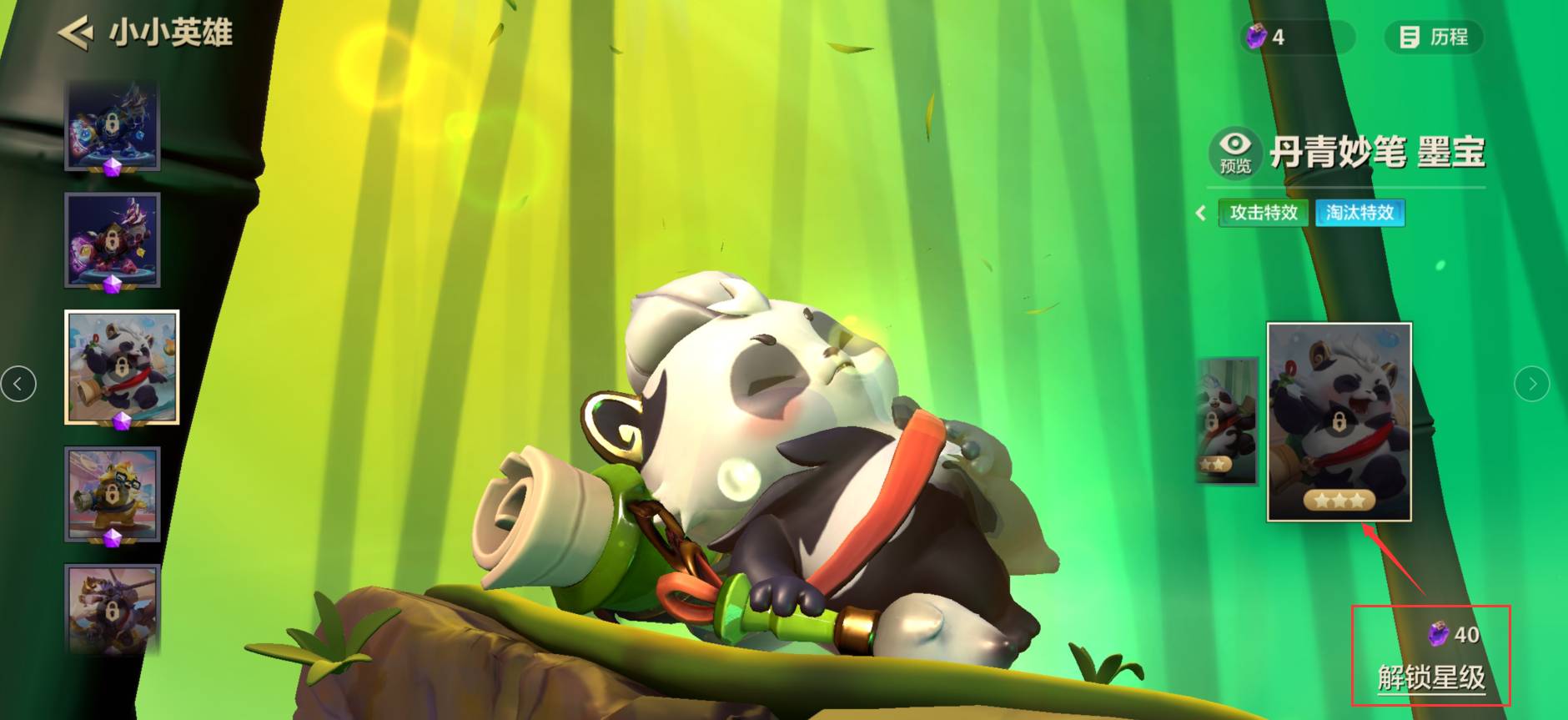Image resolution: width=1568 pixels, height=720 pixels.
Task: Open the 历程 history panel
Action: (x=1434, y=38)
